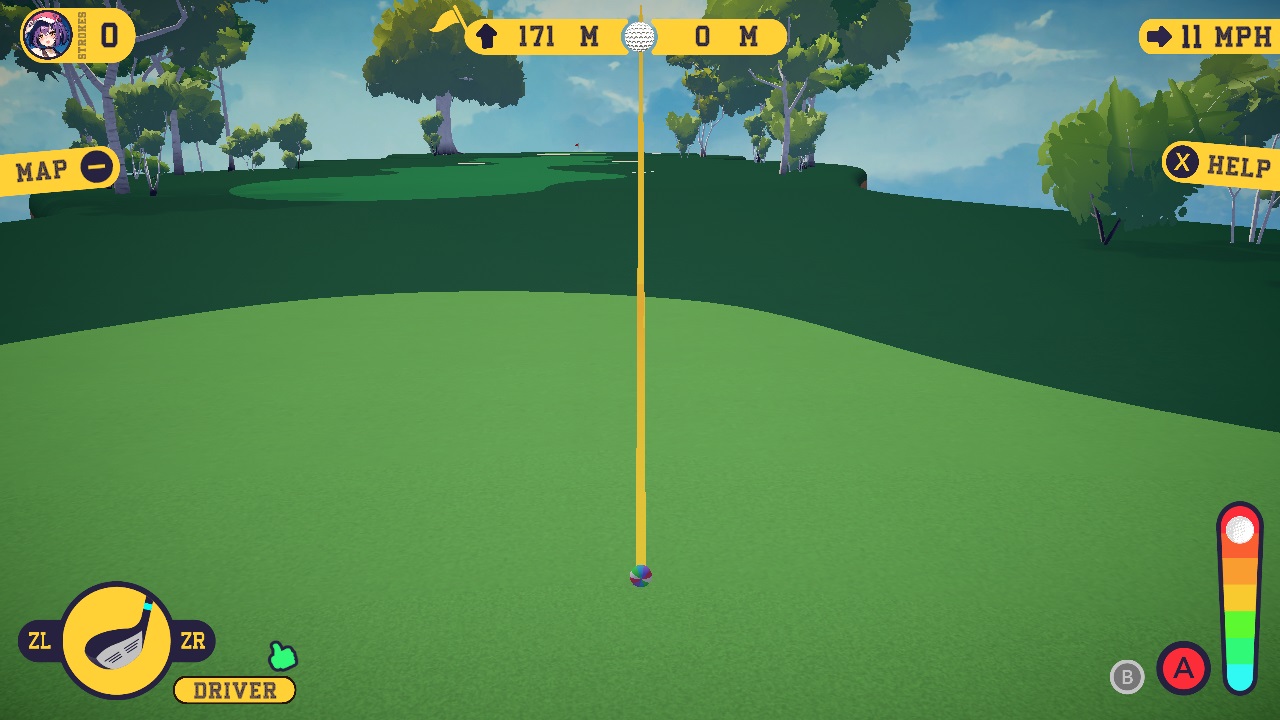This screenshot has height=720, width=1280.
Task: Click the golf ball icon in the distance bar
Action: (x=638, y=37)
